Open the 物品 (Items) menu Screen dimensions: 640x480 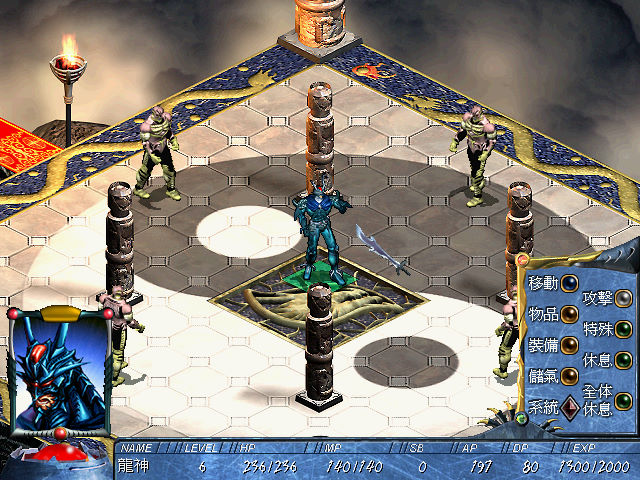pos(569,314)
